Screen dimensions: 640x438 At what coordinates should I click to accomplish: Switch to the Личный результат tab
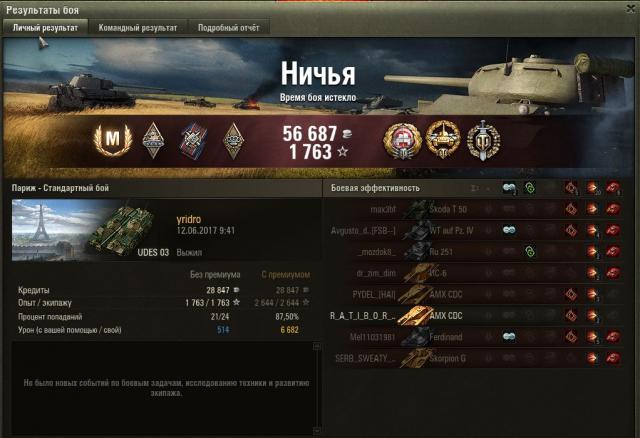click(x=45, y=28)
